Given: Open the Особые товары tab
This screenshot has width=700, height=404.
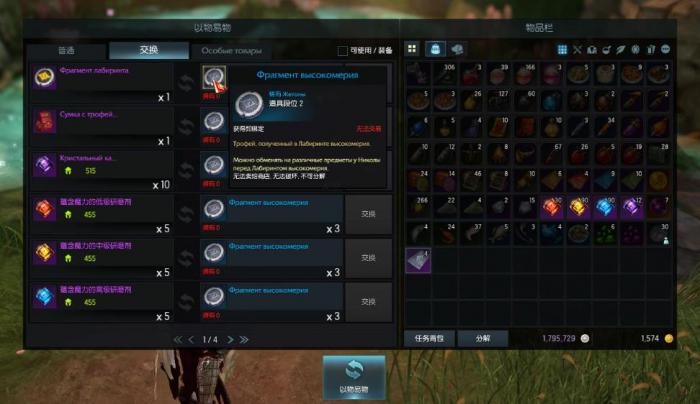Looking at the screenshot, I should 231,51.
